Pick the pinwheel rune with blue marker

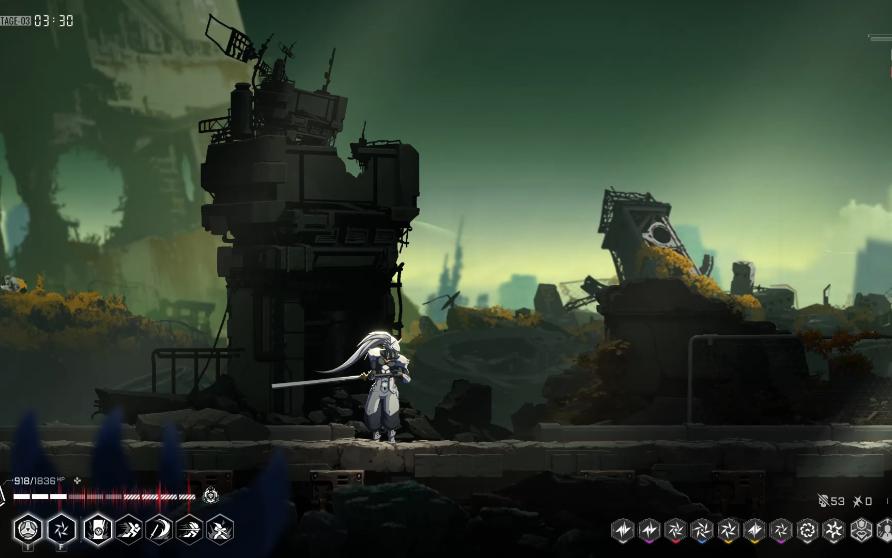(x=702, y=530)
